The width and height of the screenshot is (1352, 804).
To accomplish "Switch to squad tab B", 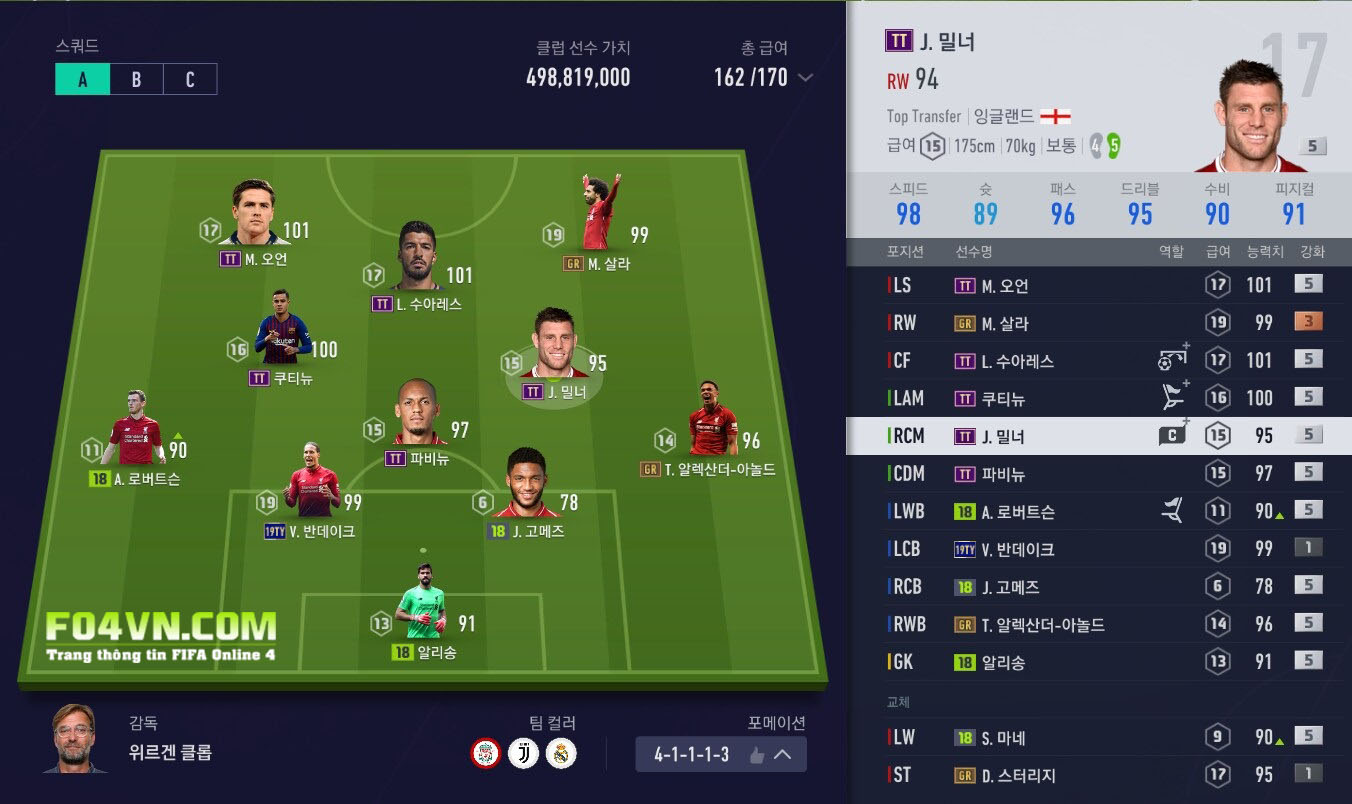I will (x=136, y=80).
